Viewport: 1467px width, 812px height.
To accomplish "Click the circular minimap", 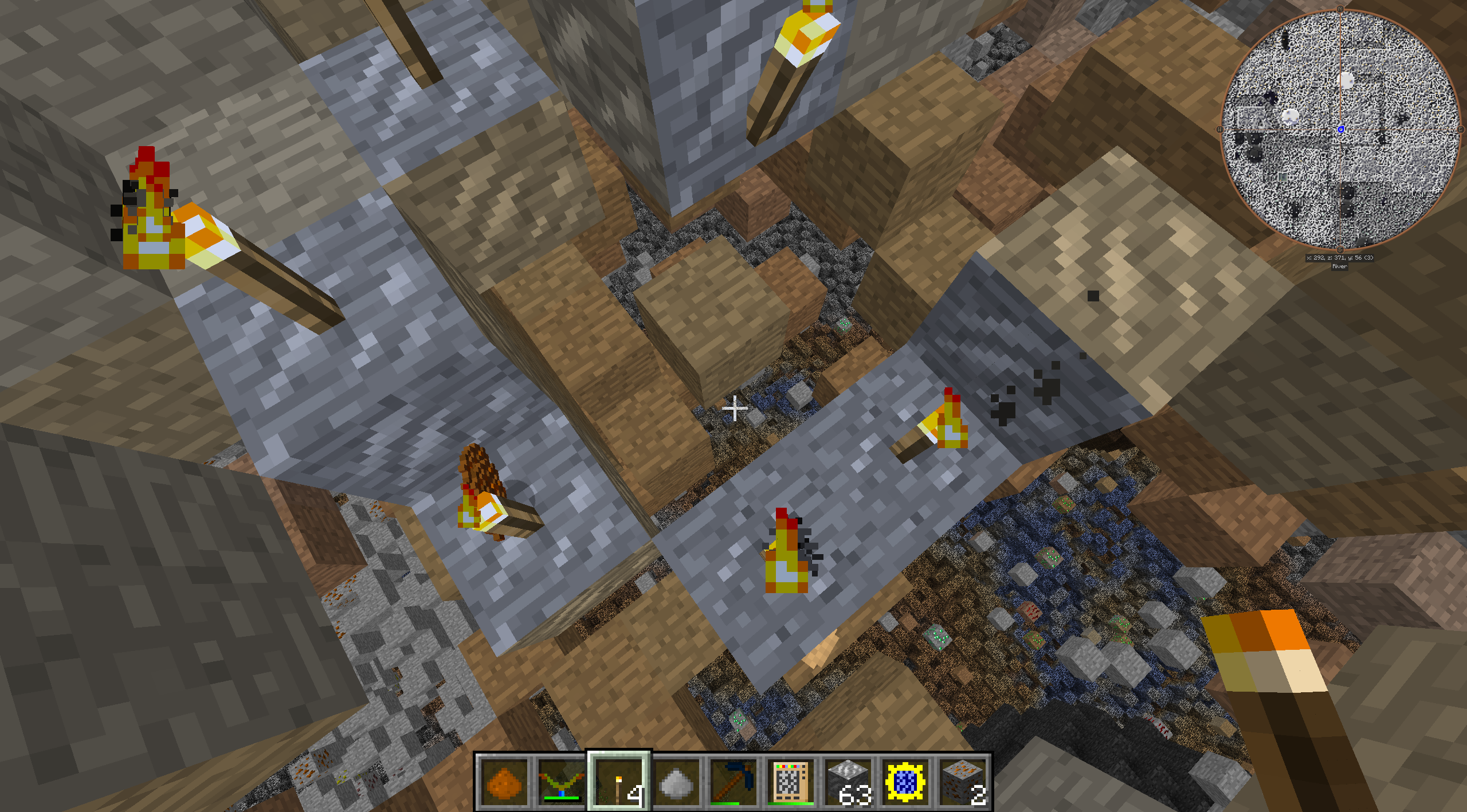I will point(1340,130).
